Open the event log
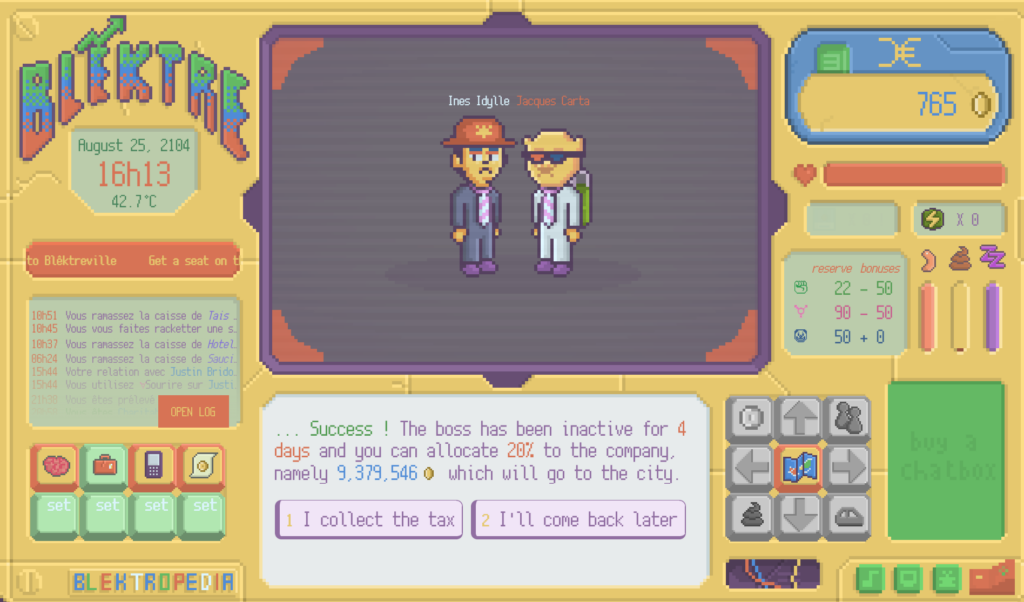This screenshot has width=1024, height=602. [x=193, y=412]
